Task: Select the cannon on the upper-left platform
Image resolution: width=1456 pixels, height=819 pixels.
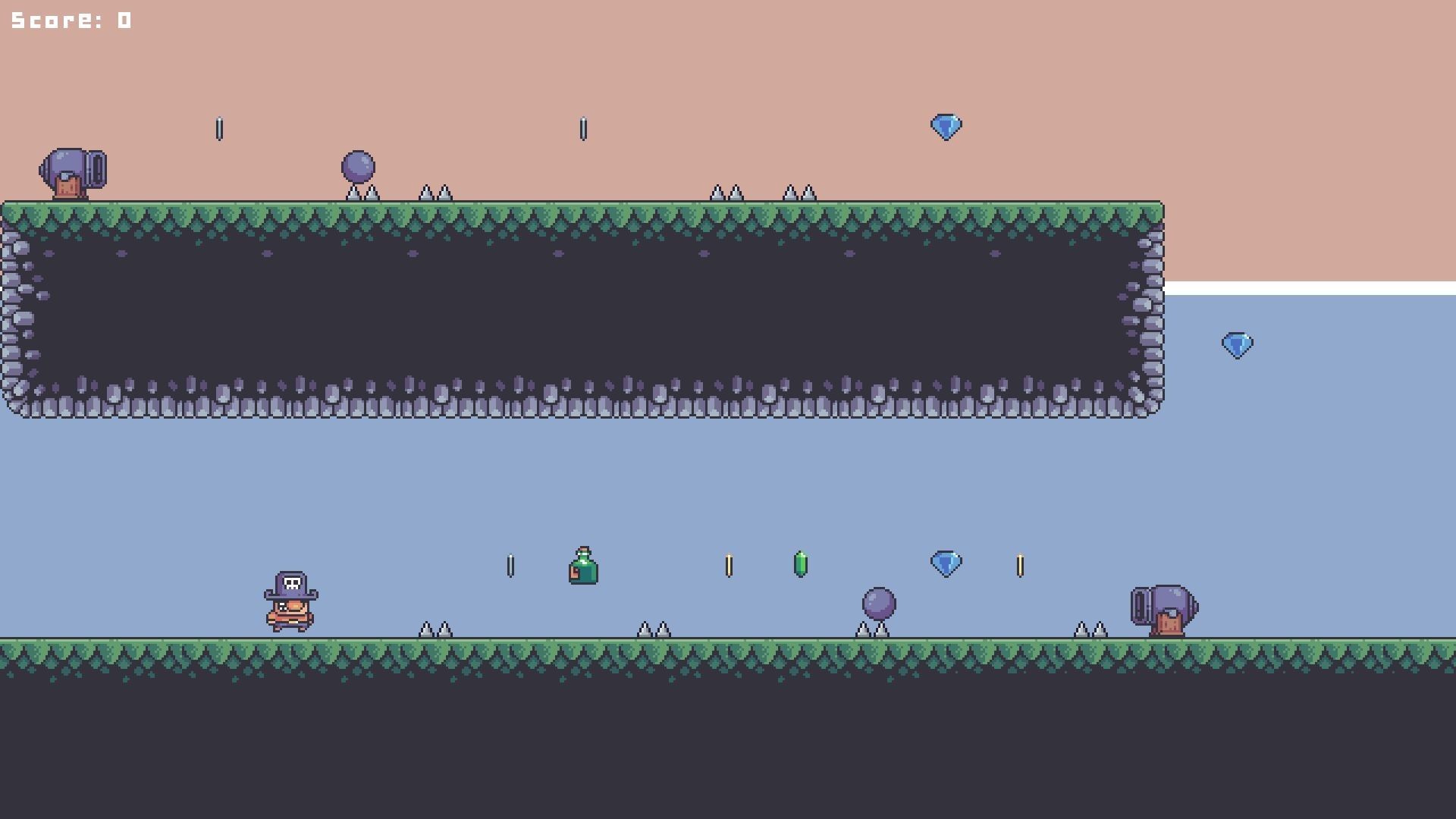Action: click(74, 171)
